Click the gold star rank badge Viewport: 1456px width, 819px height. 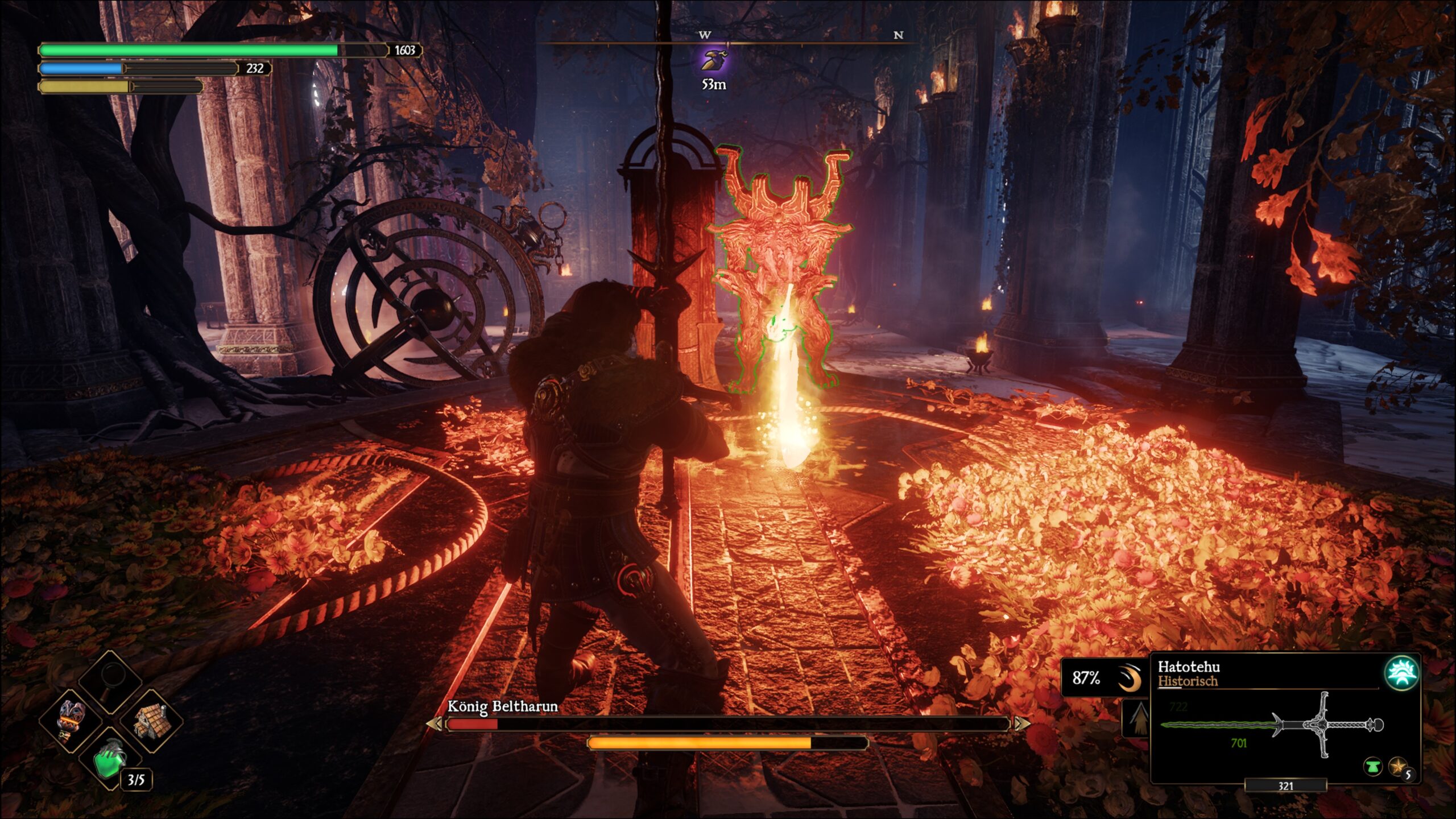pos(1397,767)
